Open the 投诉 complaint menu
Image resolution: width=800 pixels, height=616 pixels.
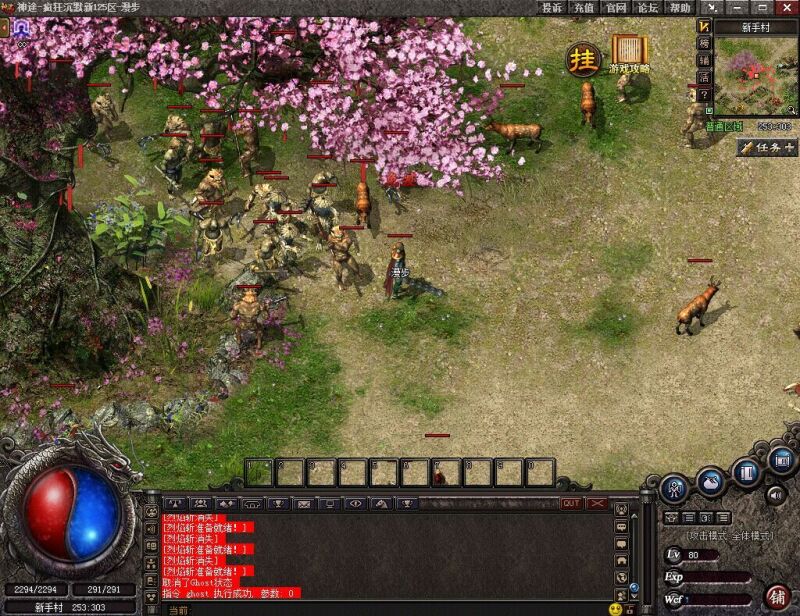point(552,7)
